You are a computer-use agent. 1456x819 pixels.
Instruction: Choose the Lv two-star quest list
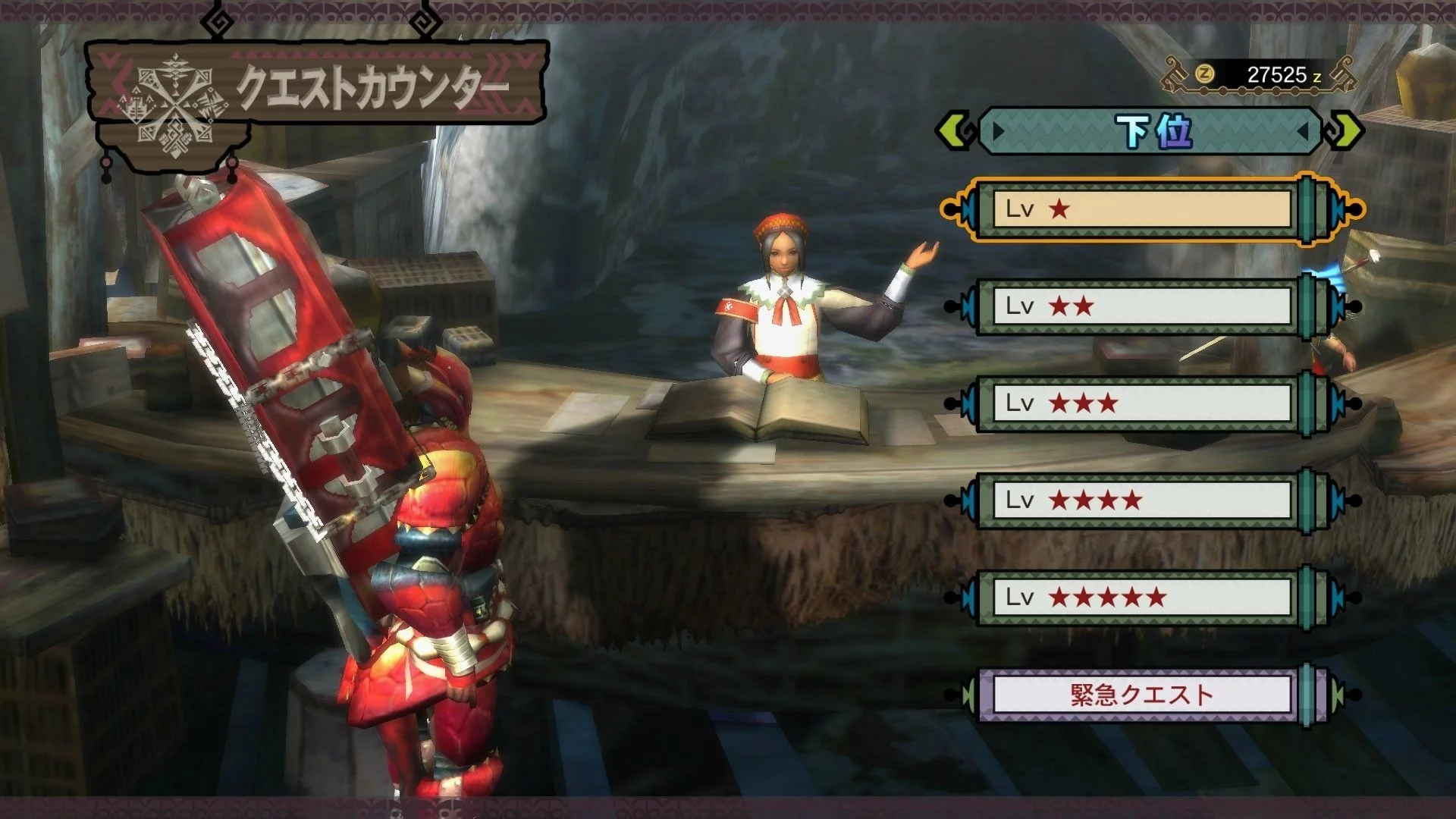(1141, 306)
